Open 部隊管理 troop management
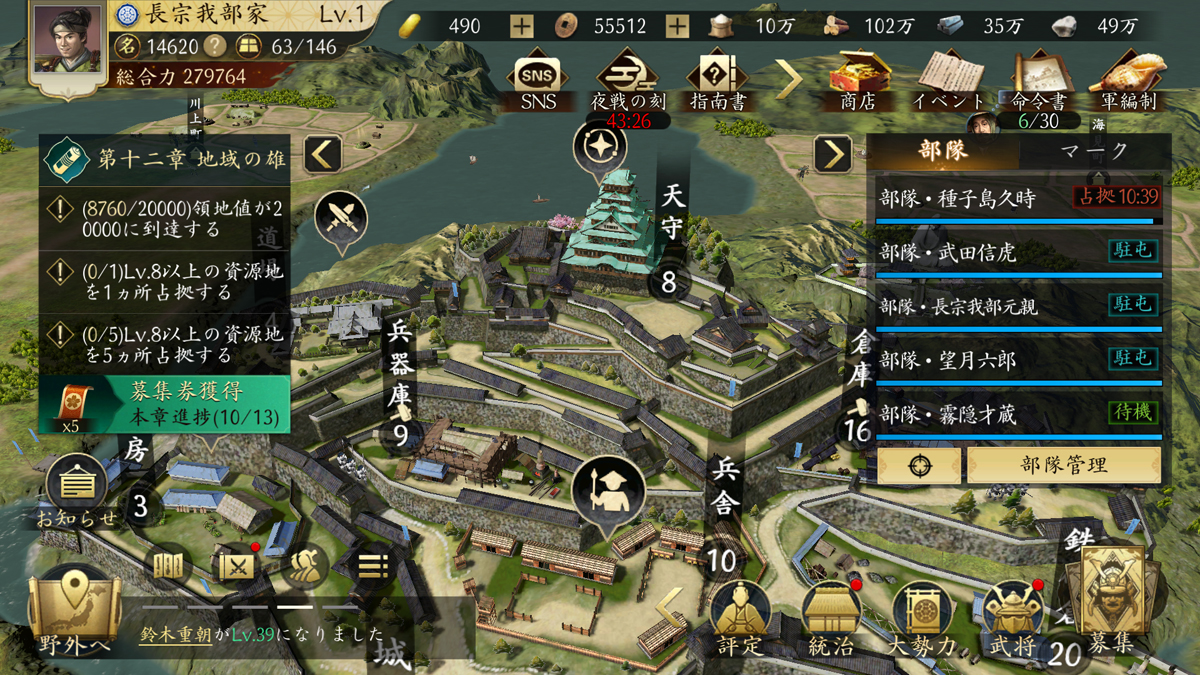The height and width of the screenshot is (675, 1200). 1063,465
